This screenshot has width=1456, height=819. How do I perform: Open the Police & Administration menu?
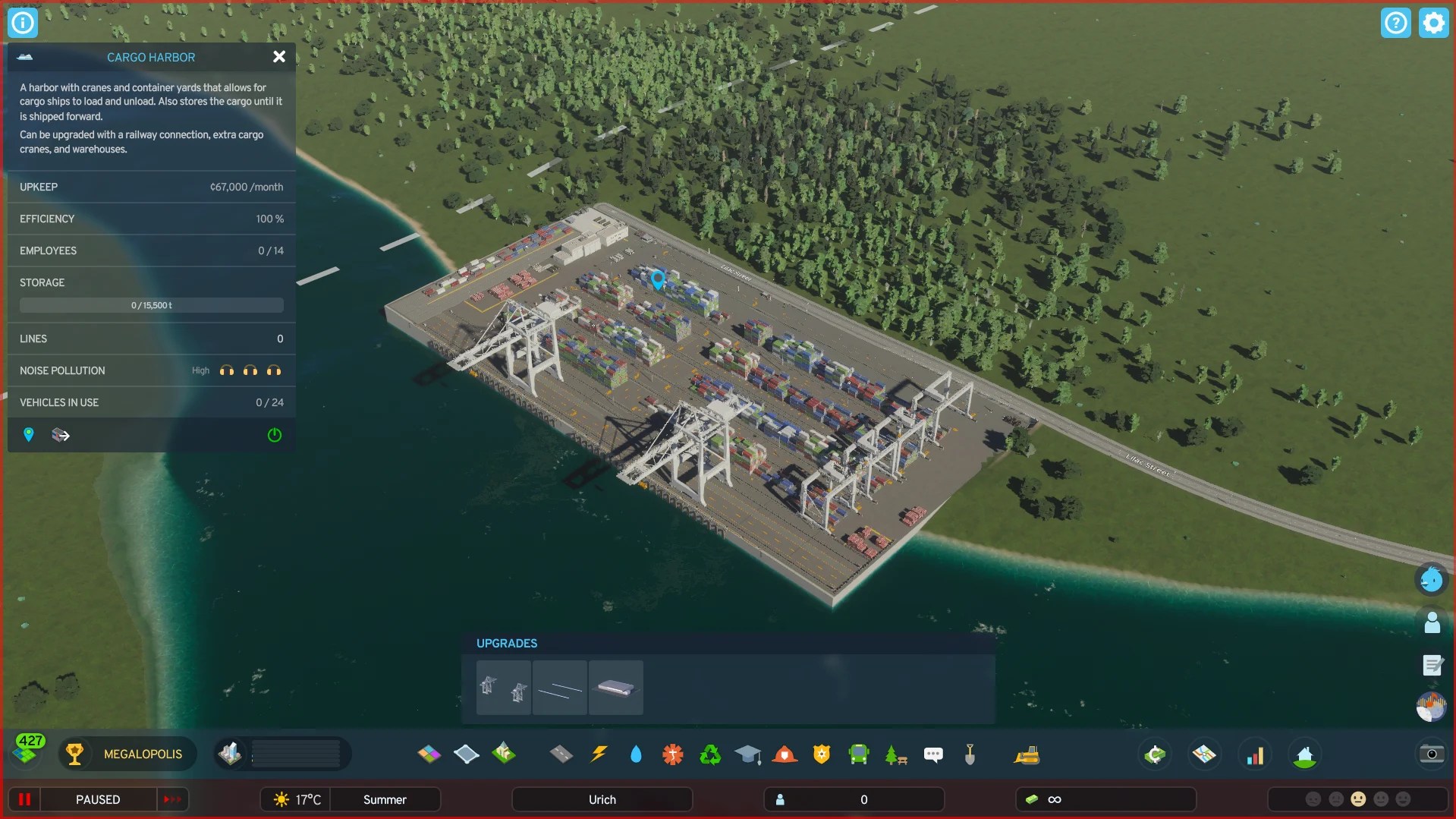click(x=822, y=754)
